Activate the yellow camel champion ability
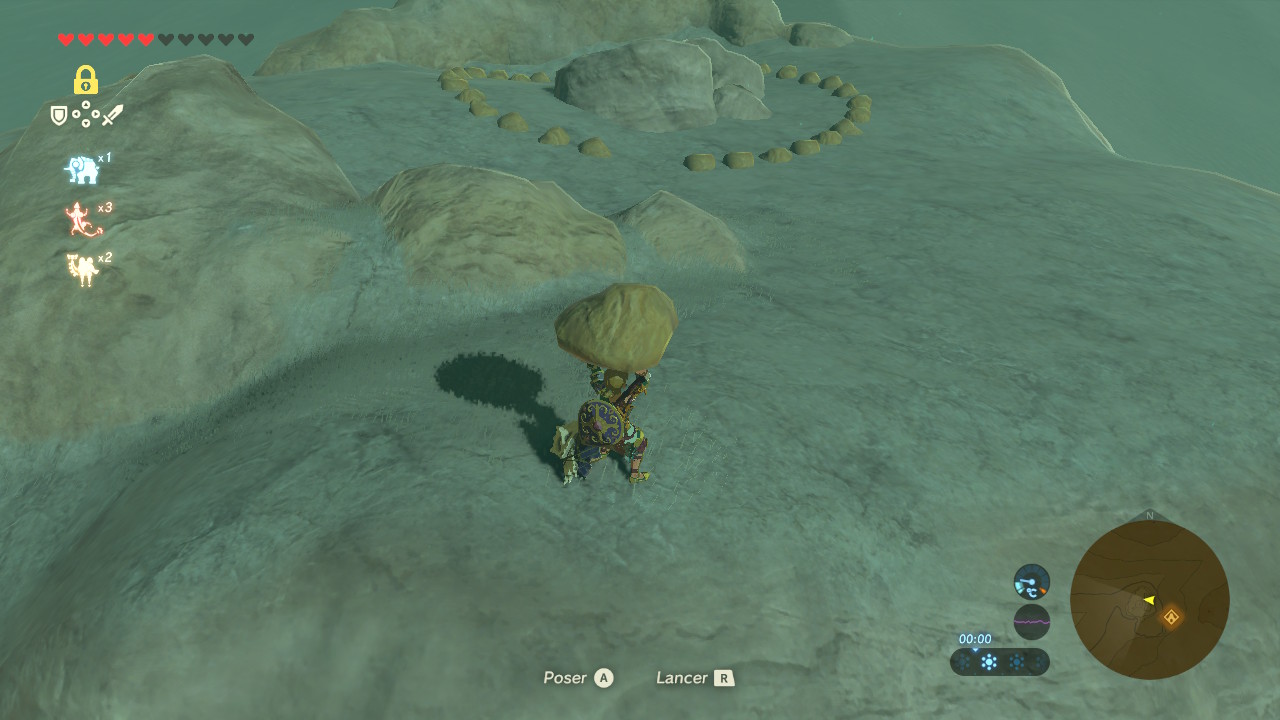The height and width of the screenshot is (720, 1280). point(82,269)
